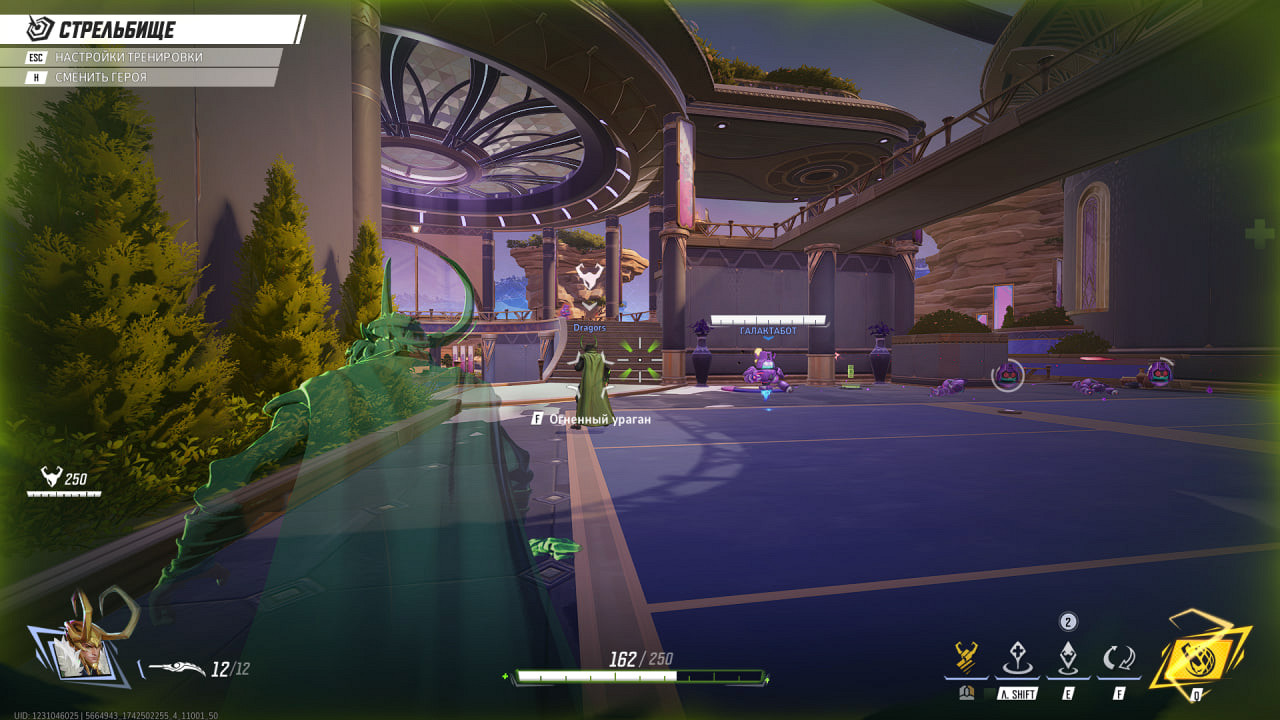The width and height of the screenshot is (1280, 720).
Task: Select the Loki hero portrait
Action: [87, 640]
